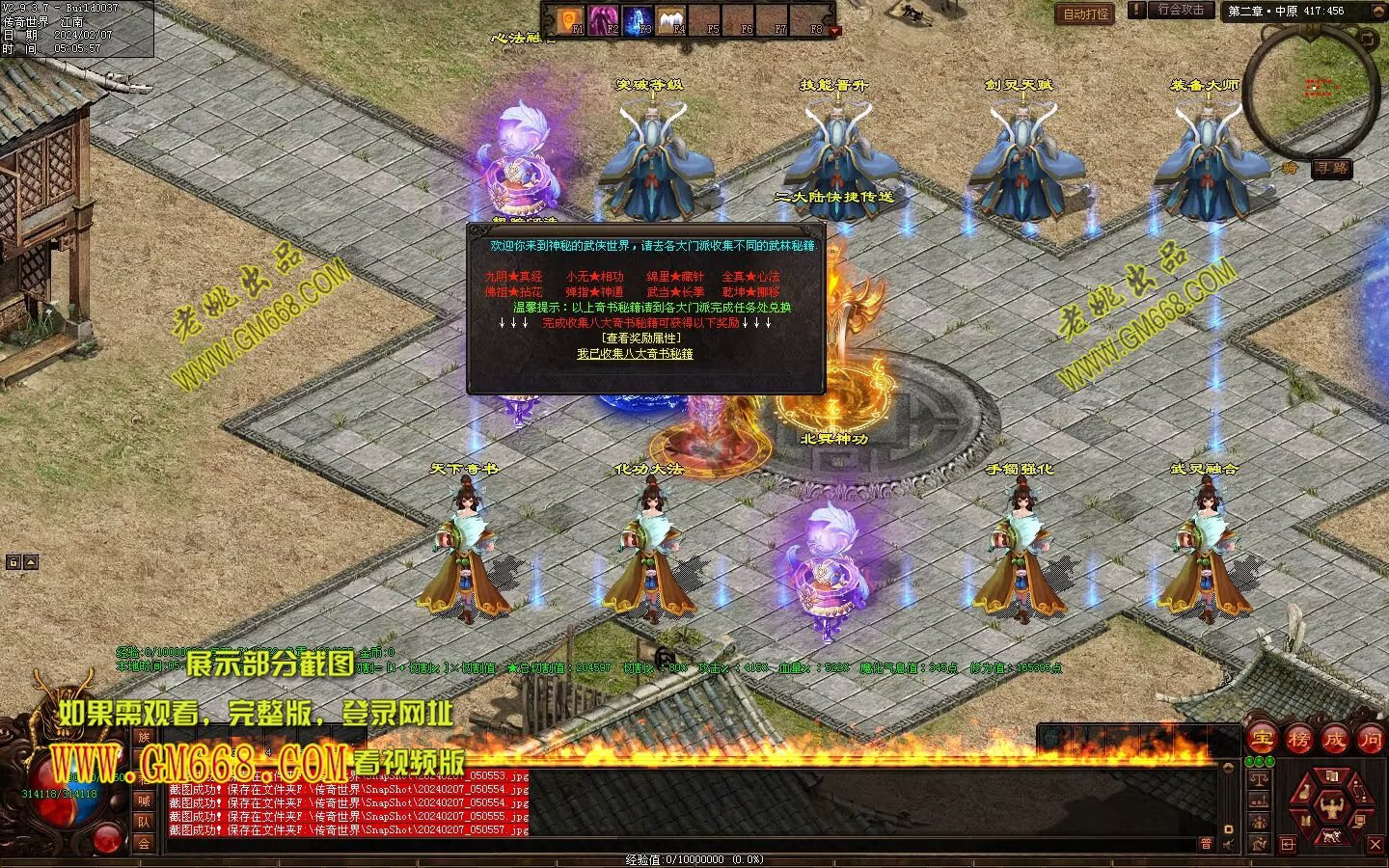1389x868 pixels.
Task: Open the 宝 treasure shop button
Action: (1262, 740)
